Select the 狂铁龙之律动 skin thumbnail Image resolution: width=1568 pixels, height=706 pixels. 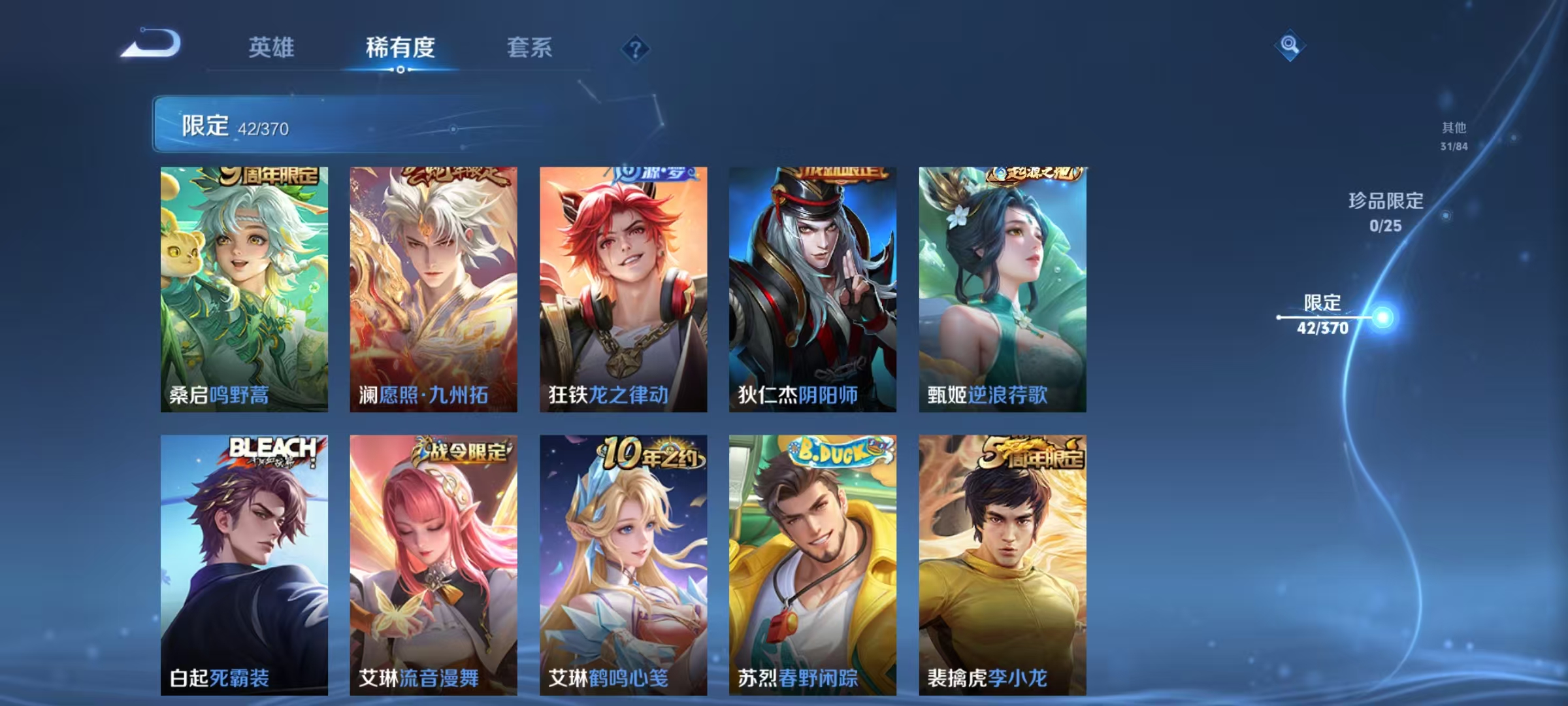(623, 288)
